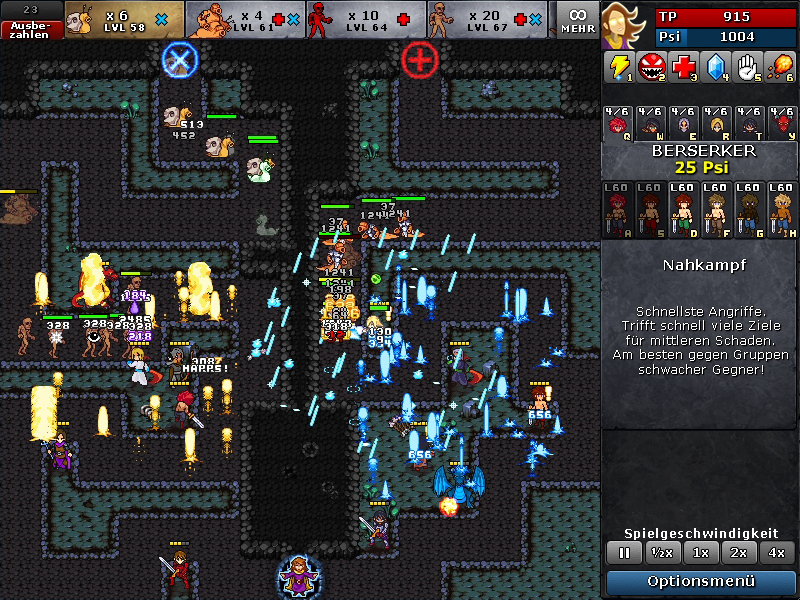Select the snail wave x6 card
800x600 pixels.
click(125, 20)
